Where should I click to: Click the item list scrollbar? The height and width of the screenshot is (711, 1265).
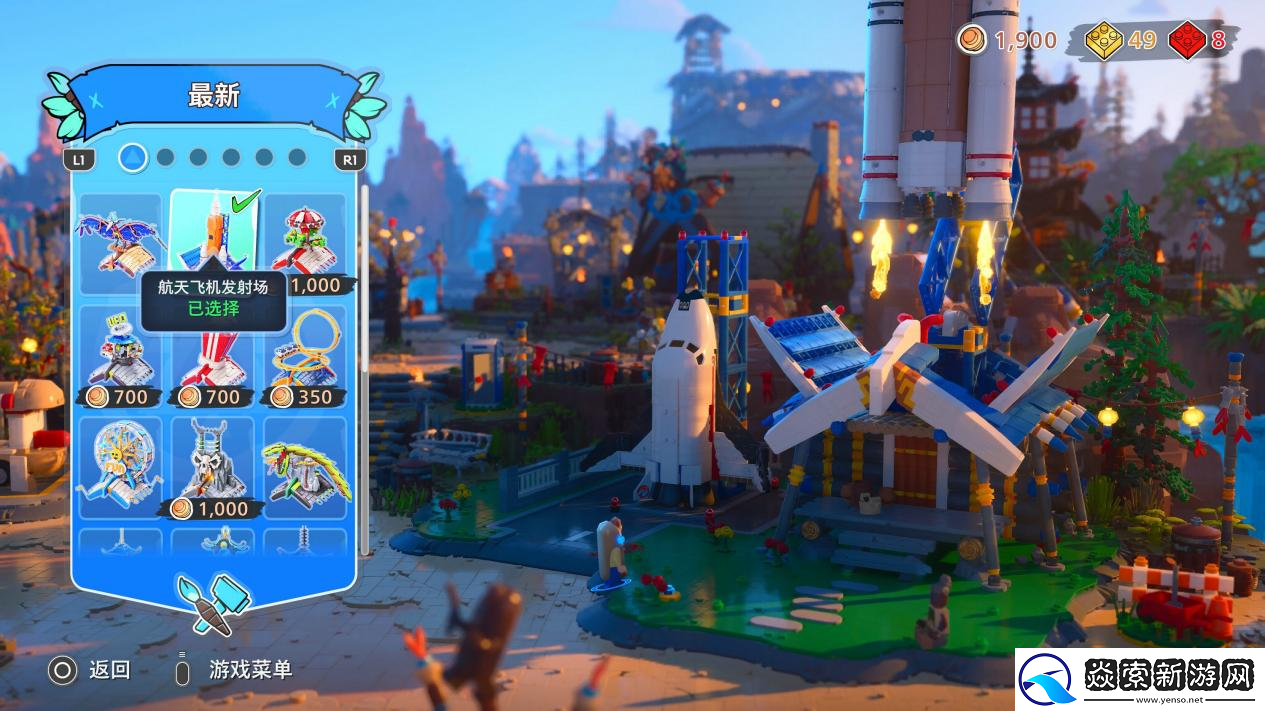(x=365, y=370)
